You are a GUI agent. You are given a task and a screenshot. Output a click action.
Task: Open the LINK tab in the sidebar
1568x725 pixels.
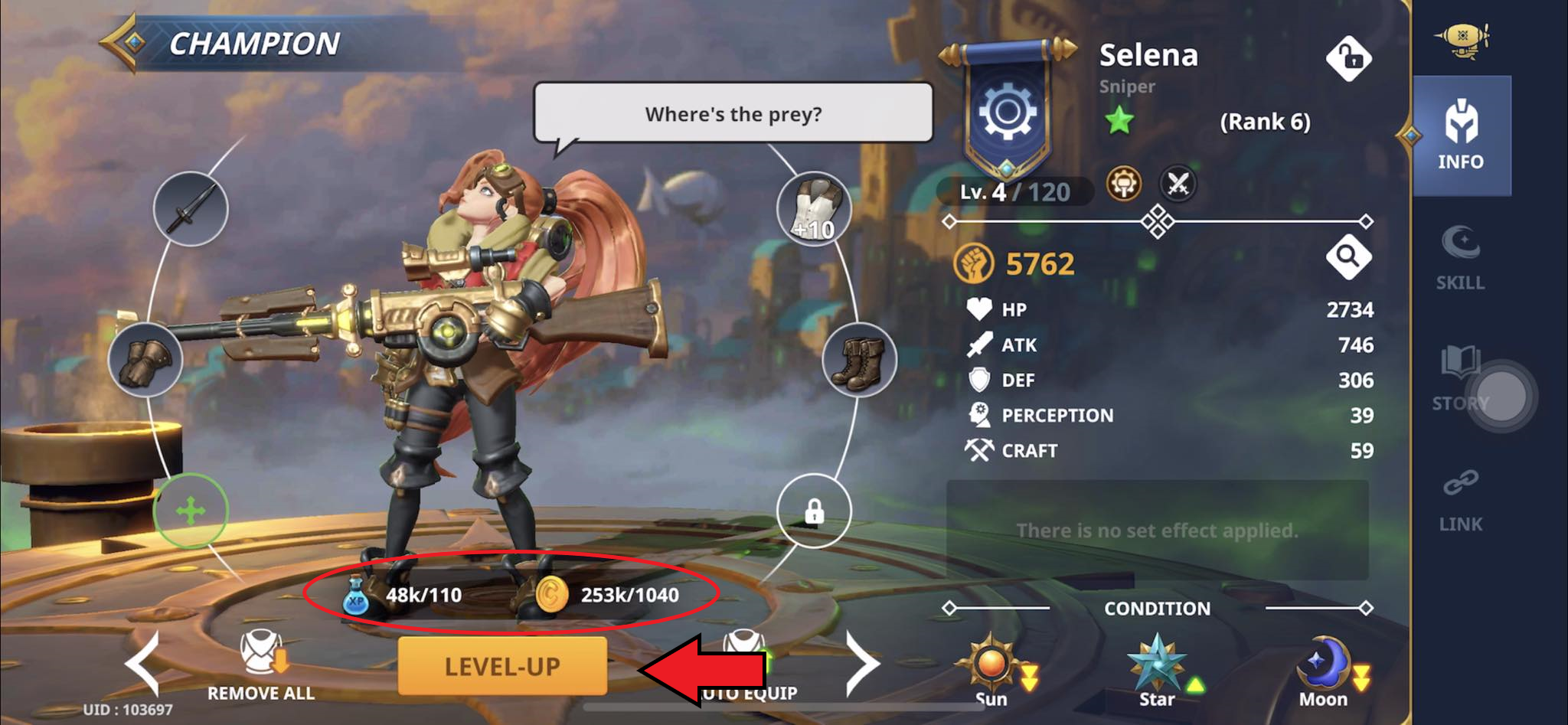pyautogui.click(x=1461, y=501)
